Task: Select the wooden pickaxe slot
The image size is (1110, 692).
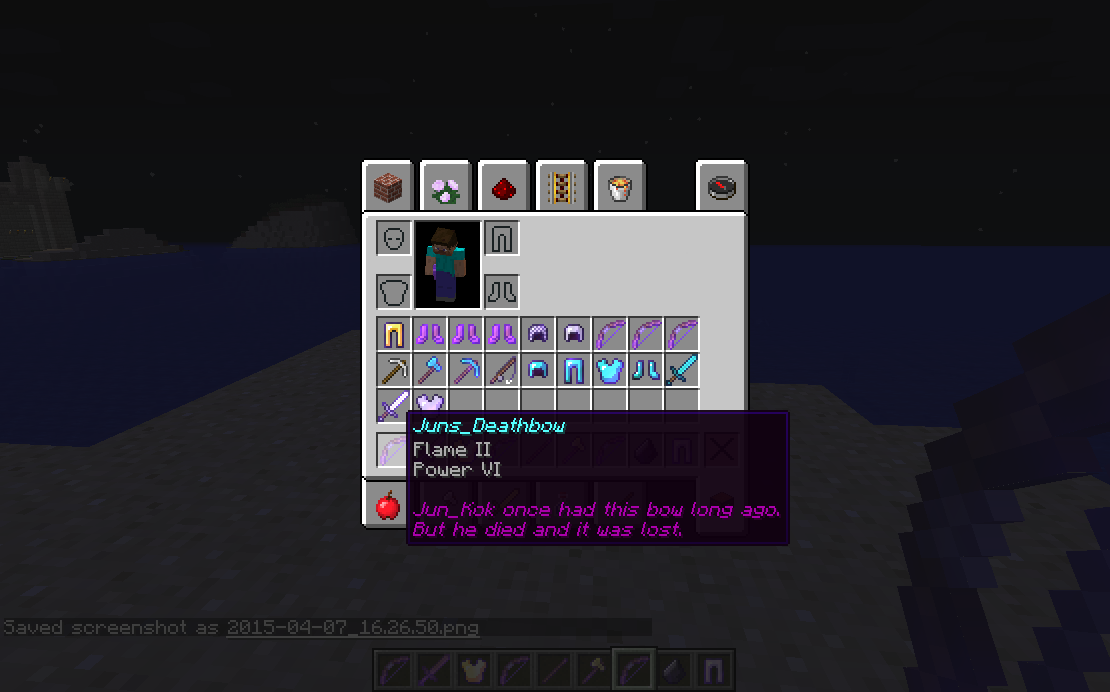Action: pos(394,371)
